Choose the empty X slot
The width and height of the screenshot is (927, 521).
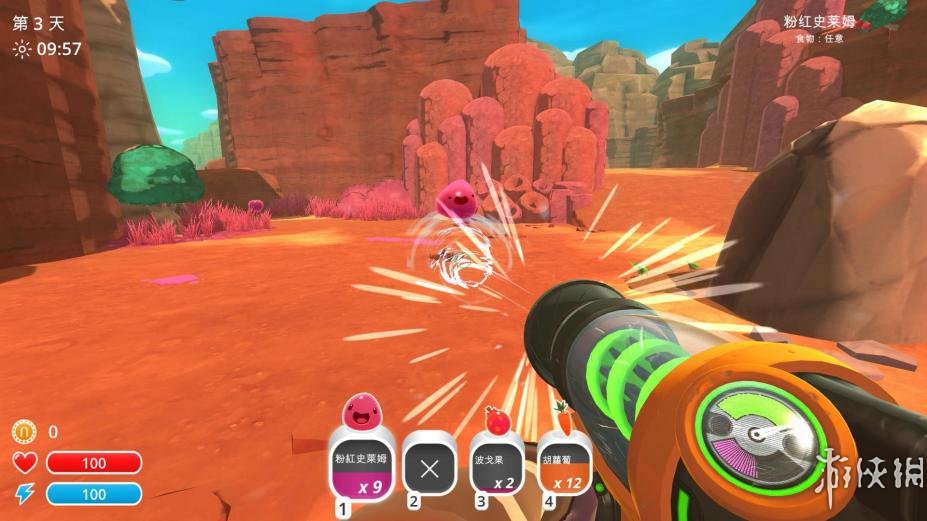(x=429, y=469)
